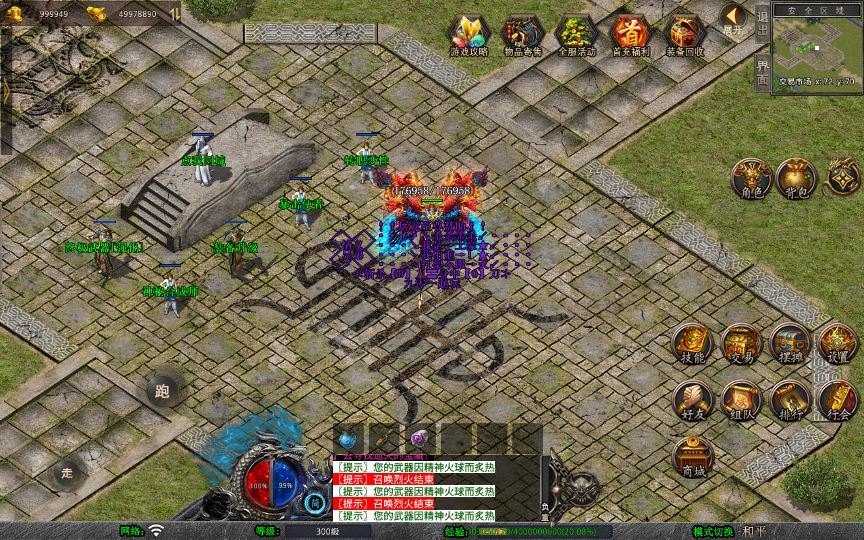Toggle the 展开 arrow button
The image size is (864, 540).
(x=734, y=19)
